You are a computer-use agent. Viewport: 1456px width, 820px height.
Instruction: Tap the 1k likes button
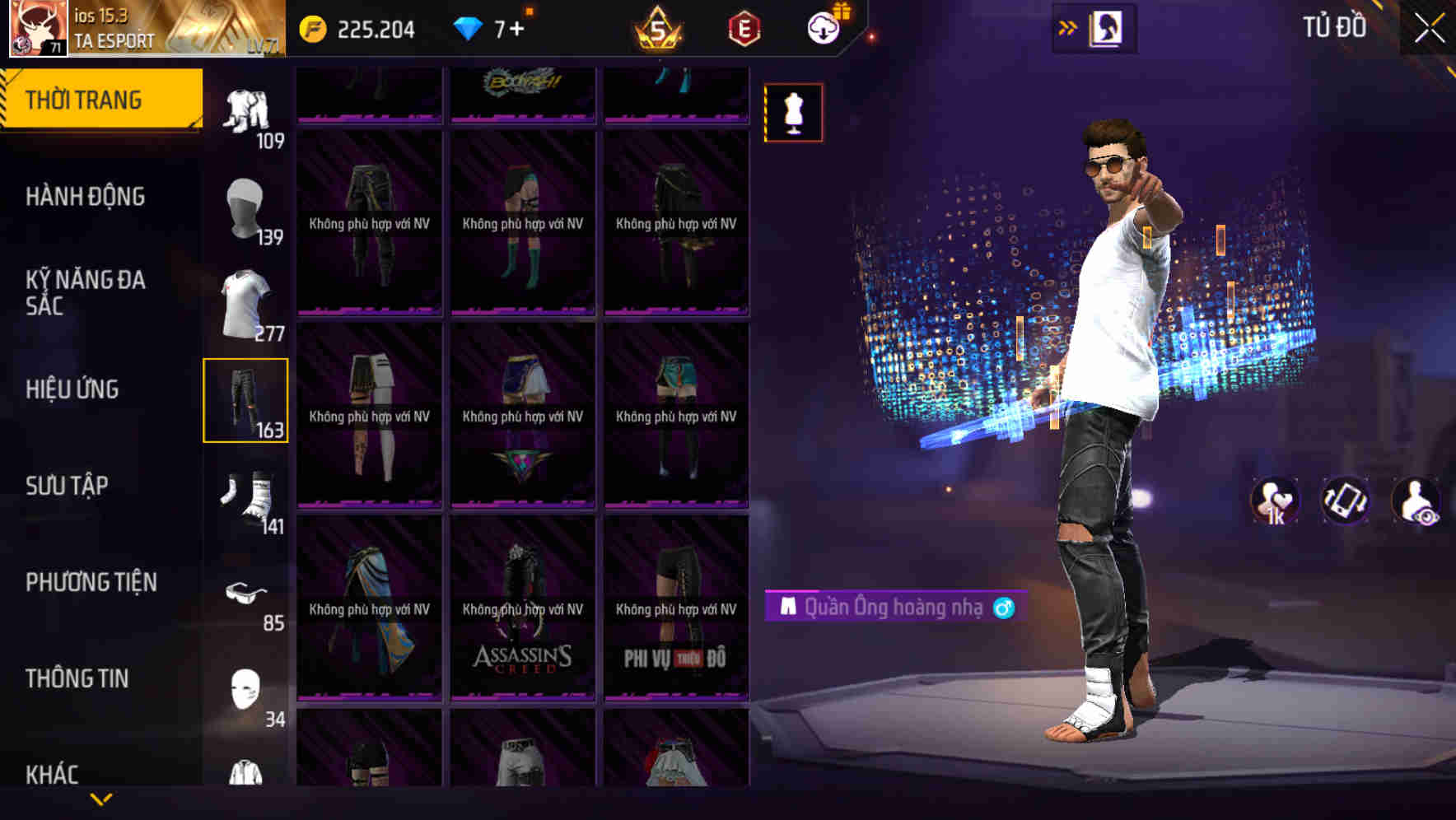(1275, 501)
